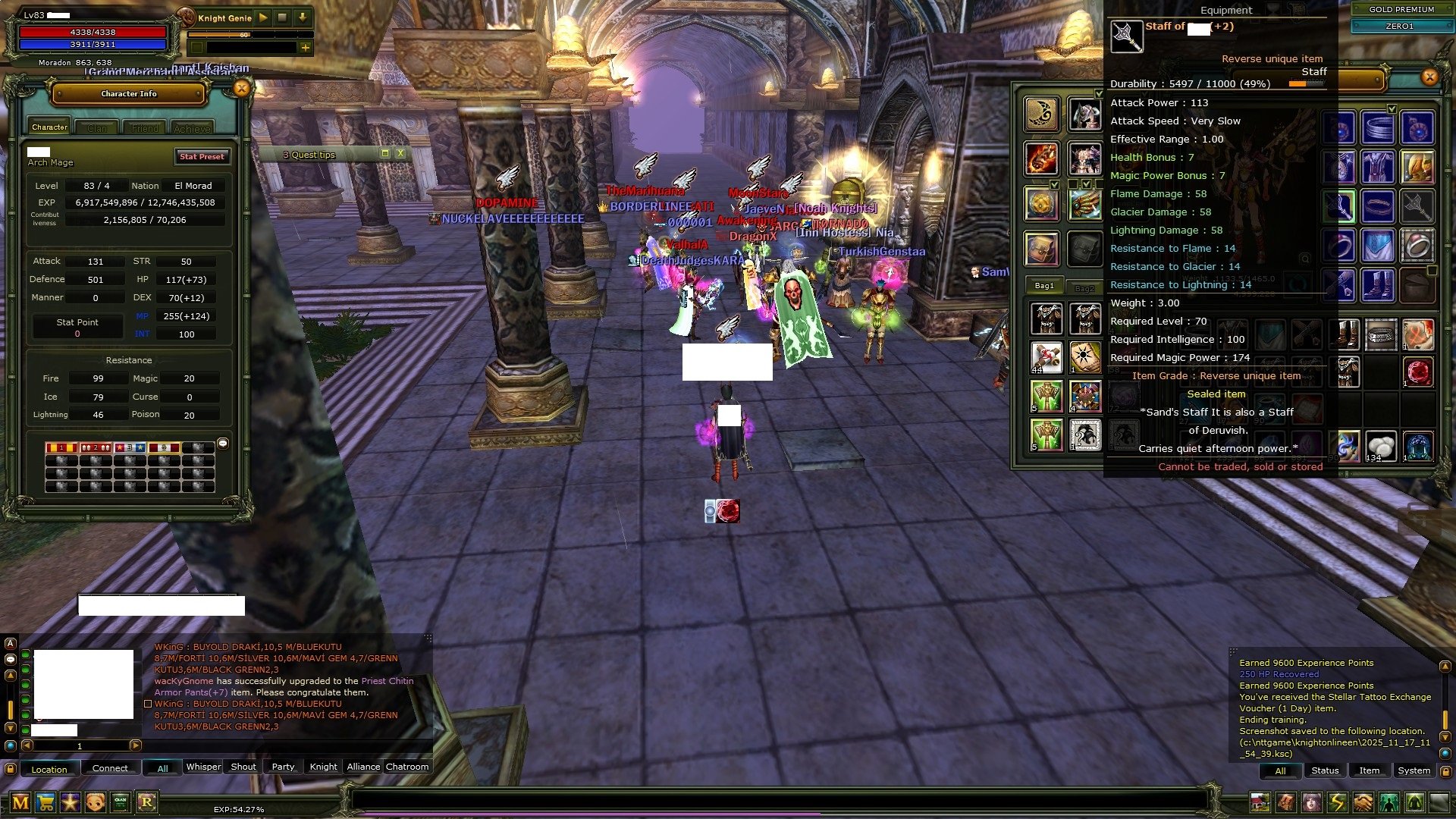This screenshot has height=819, width=1456.
Task: Close the Character Info window
Action: coord(241,89)
